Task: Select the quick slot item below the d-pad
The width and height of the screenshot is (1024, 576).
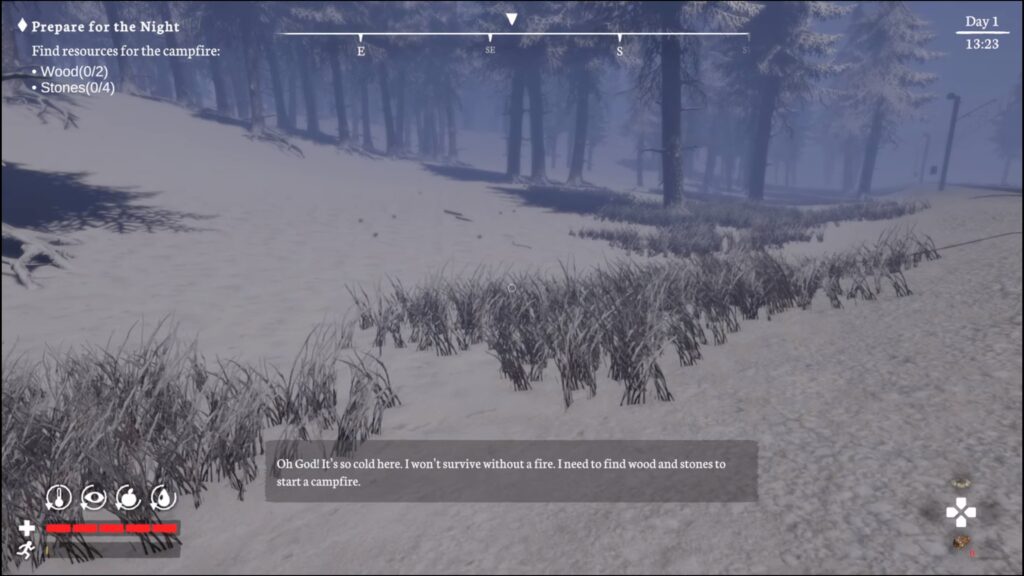Action: click(962, 543)
